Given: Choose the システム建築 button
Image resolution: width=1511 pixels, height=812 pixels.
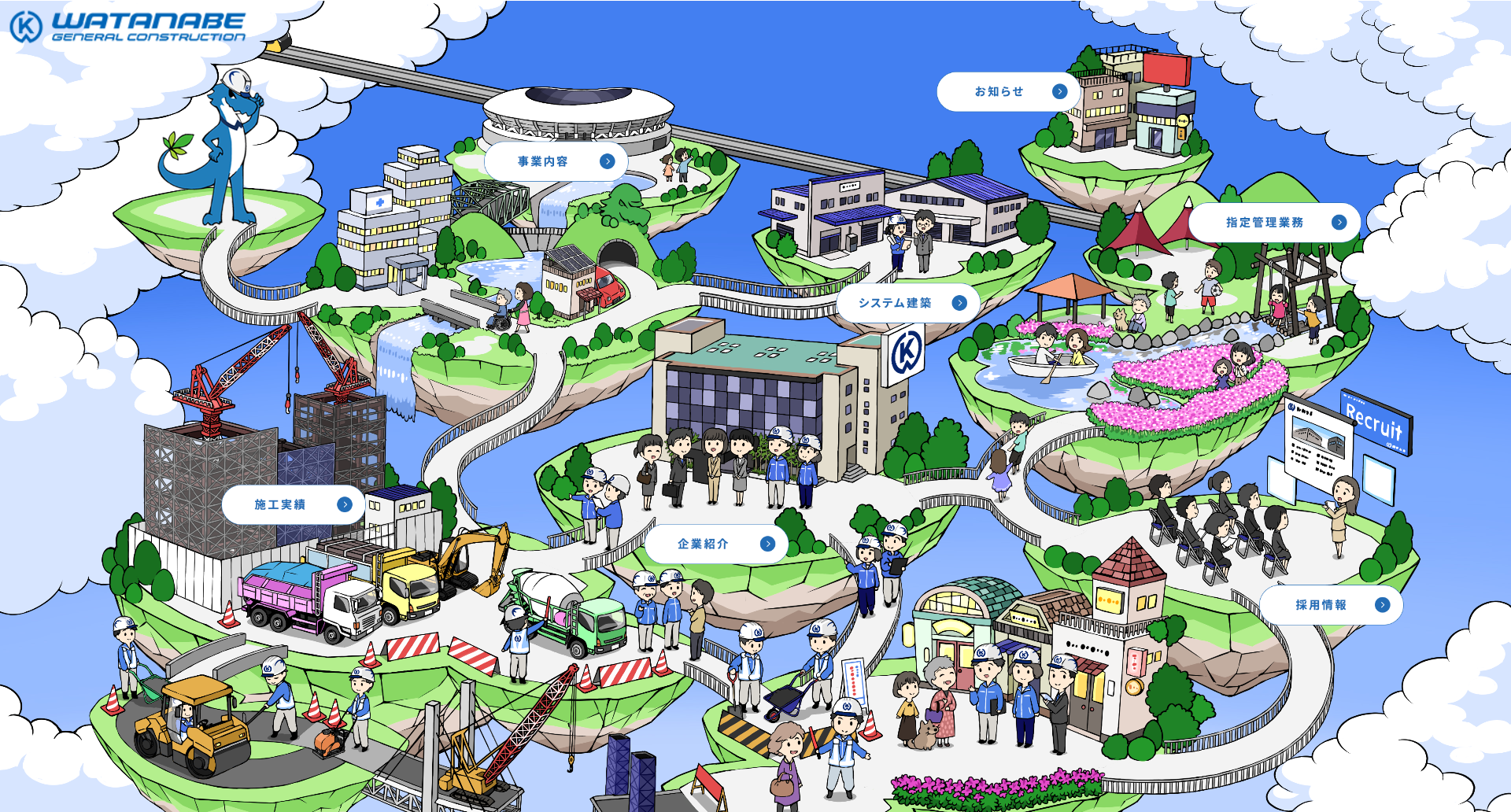Looking at the screenshot, I should pos(907,303).
